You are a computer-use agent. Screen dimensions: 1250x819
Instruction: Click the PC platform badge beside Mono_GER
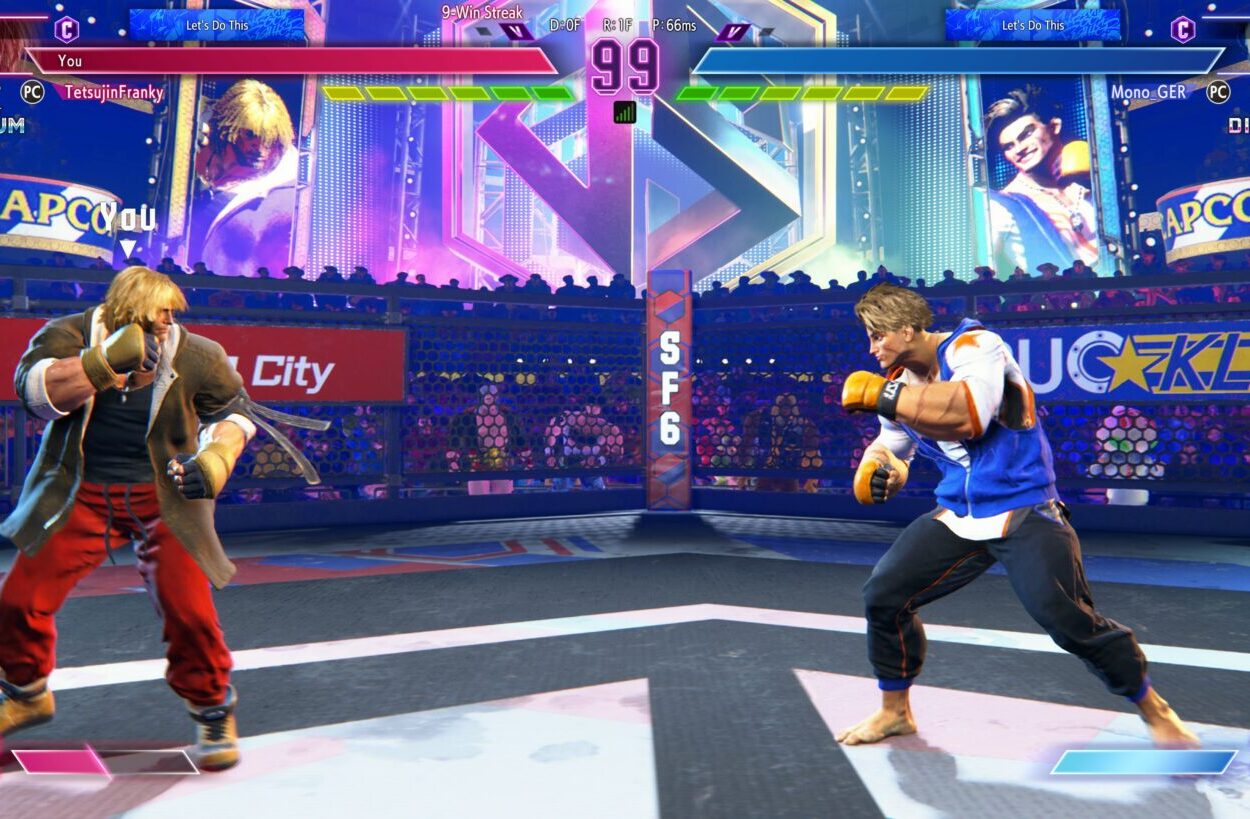tap(1217, 92)
